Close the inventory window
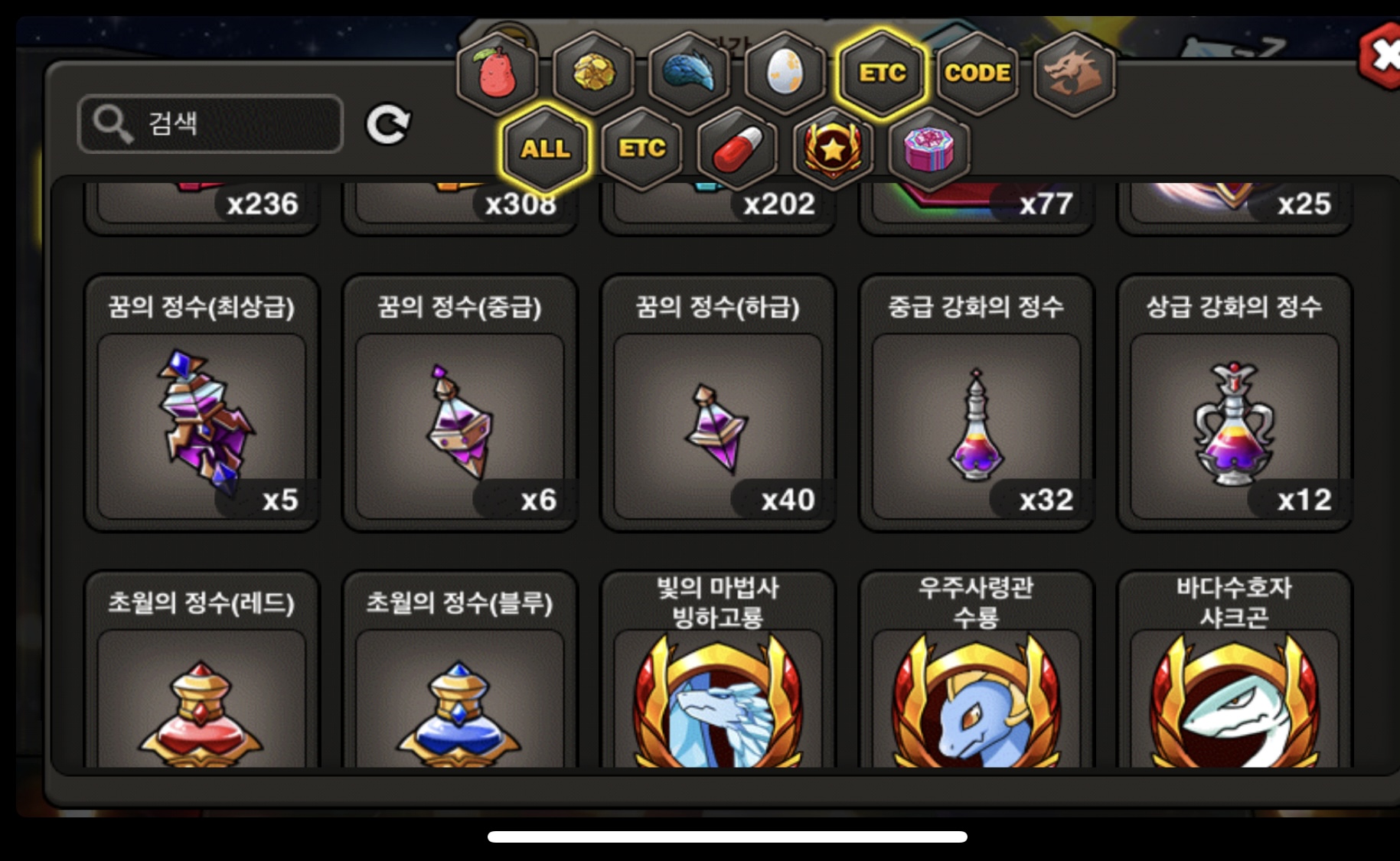 click(1382, 56)
